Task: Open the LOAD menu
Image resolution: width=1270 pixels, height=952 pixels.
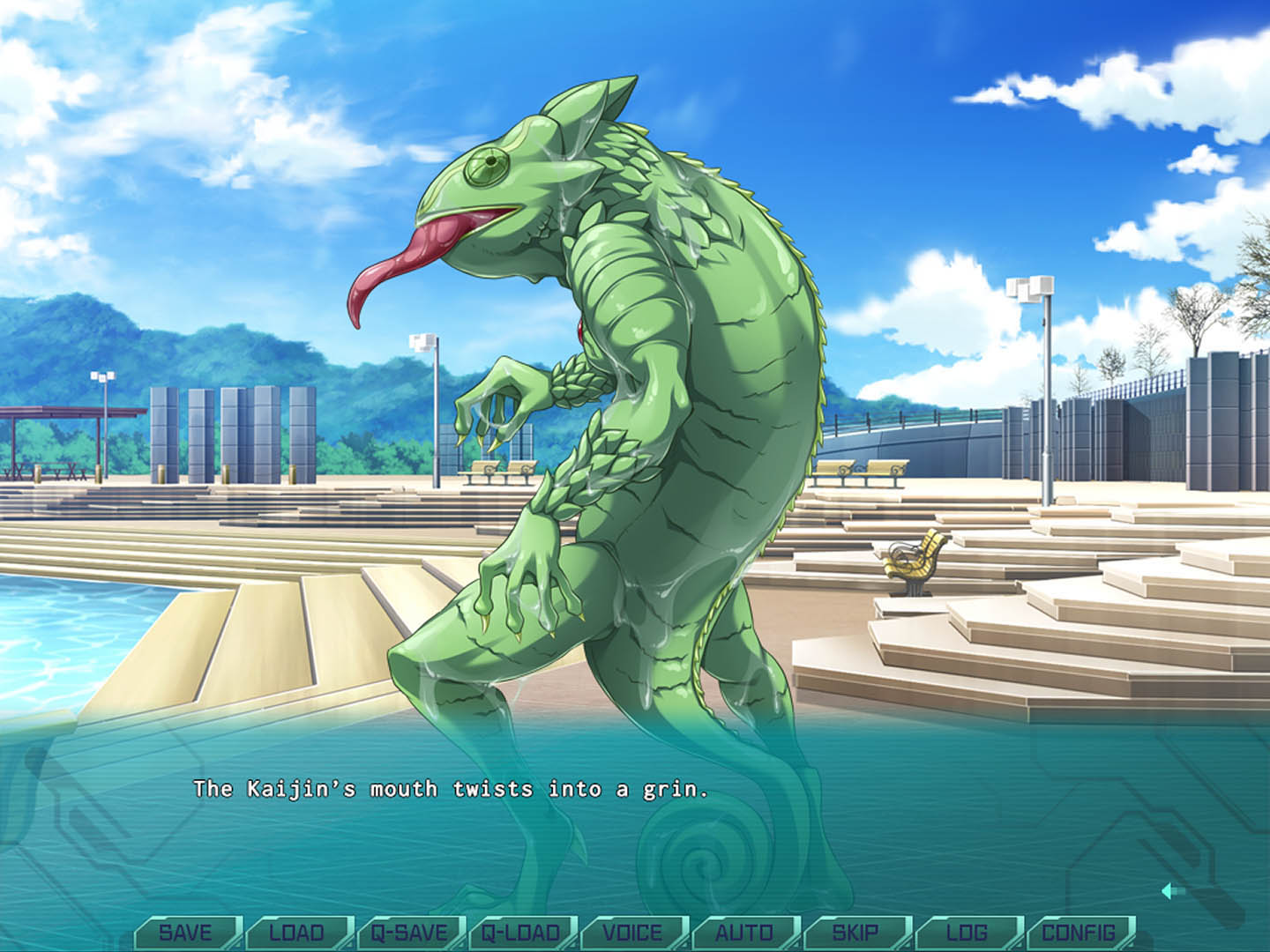Action: (297, 932)
